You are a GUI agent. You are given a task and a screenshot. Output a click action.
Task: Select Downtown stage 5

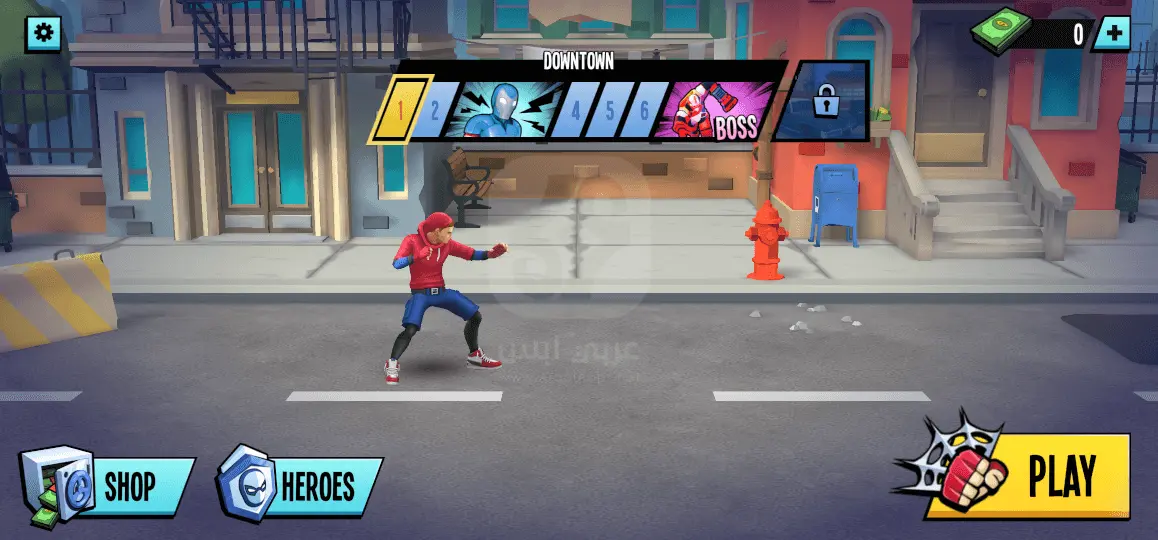610,110
